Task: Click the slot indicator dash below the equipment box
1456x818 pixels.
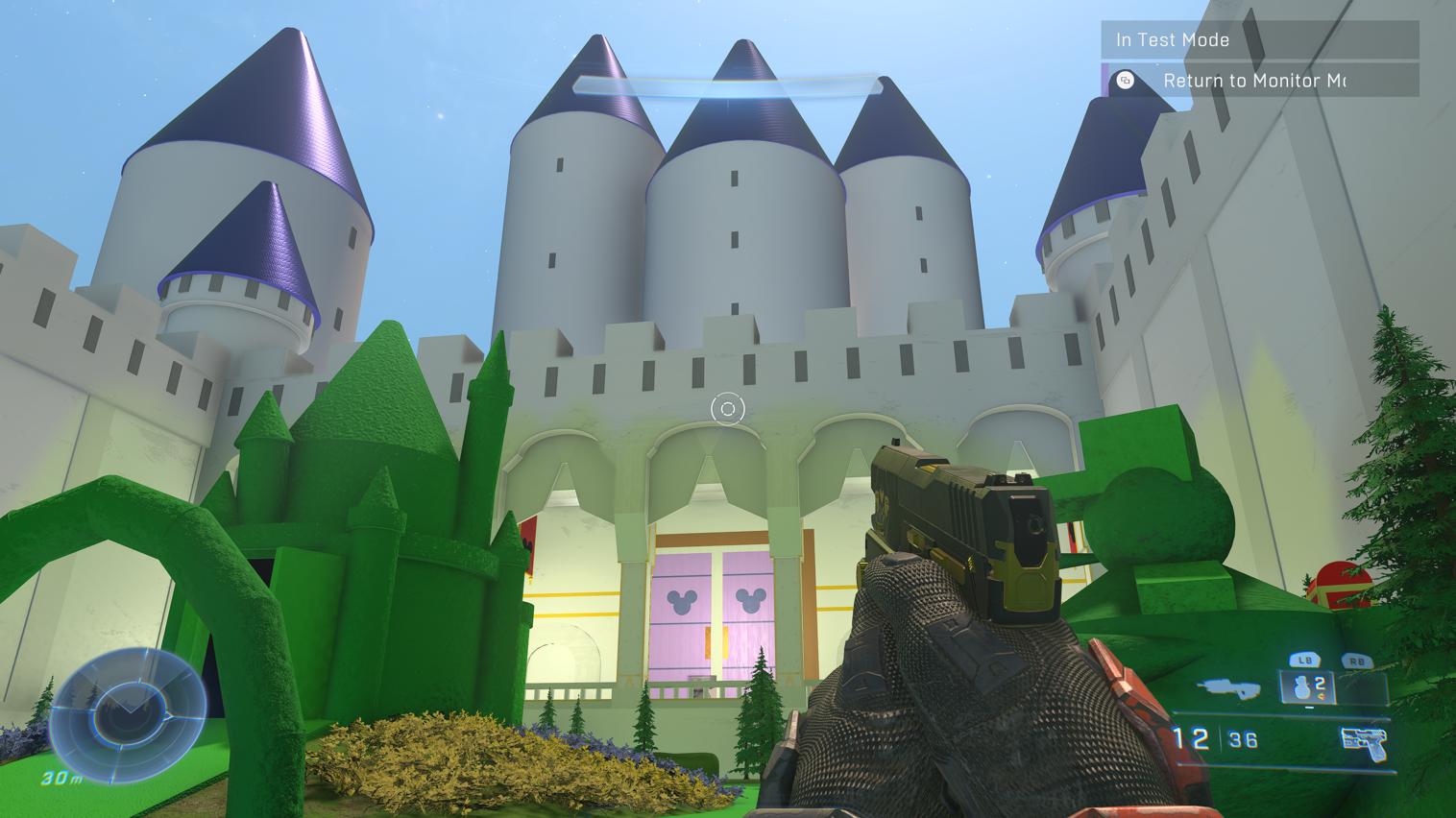Action: point(1310,707)
